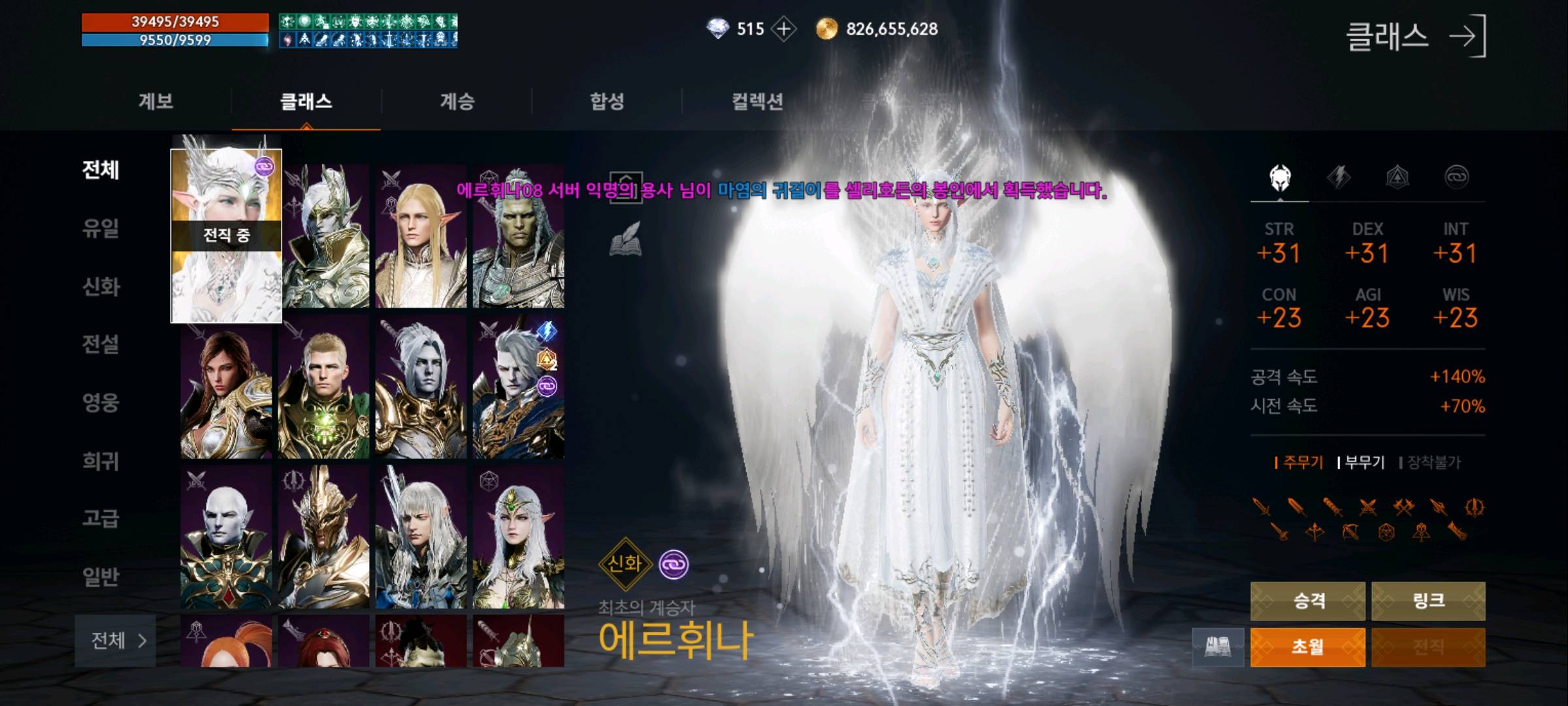Click the crossbow weapon type icon
Screen dimensions: 1568x706
1350,531
